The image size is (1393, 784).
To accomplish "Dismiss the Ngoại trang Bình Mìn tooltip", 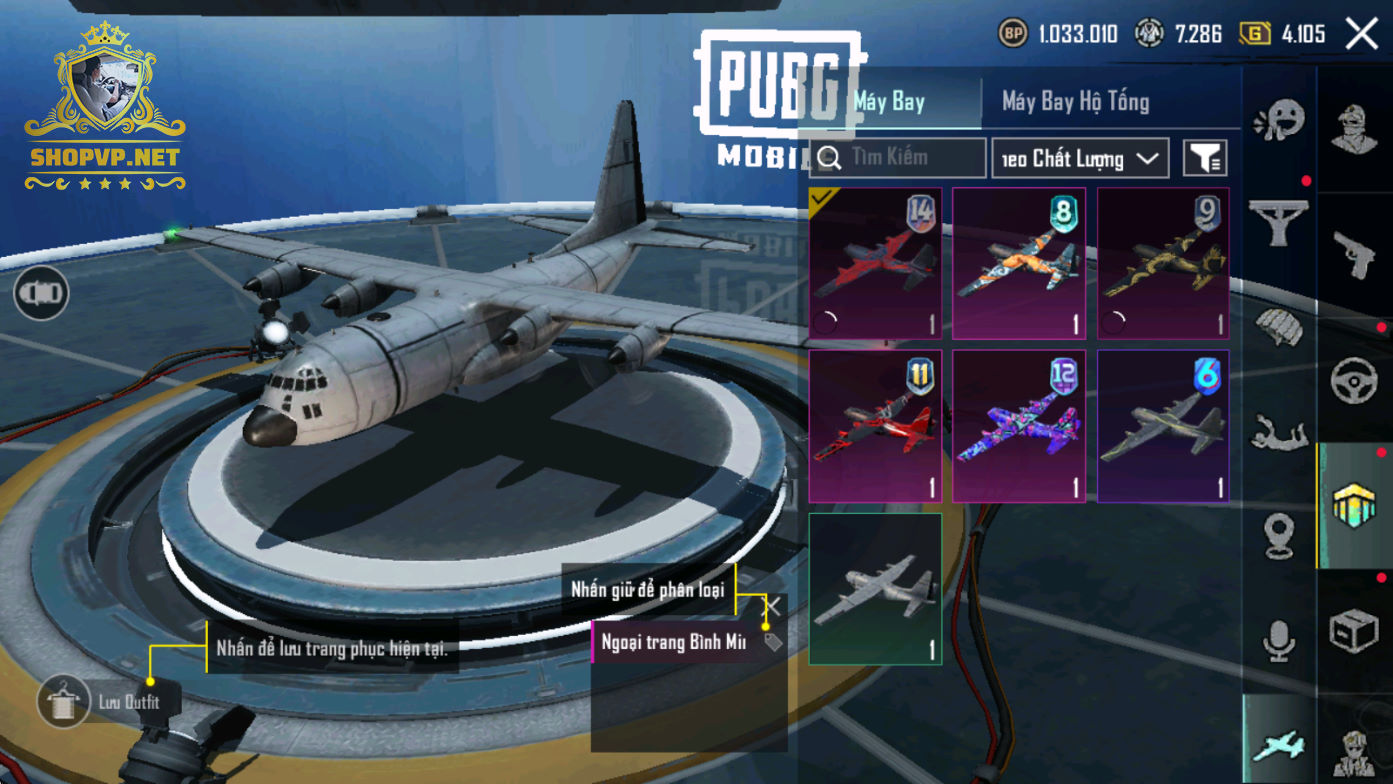I will point(772,606).
